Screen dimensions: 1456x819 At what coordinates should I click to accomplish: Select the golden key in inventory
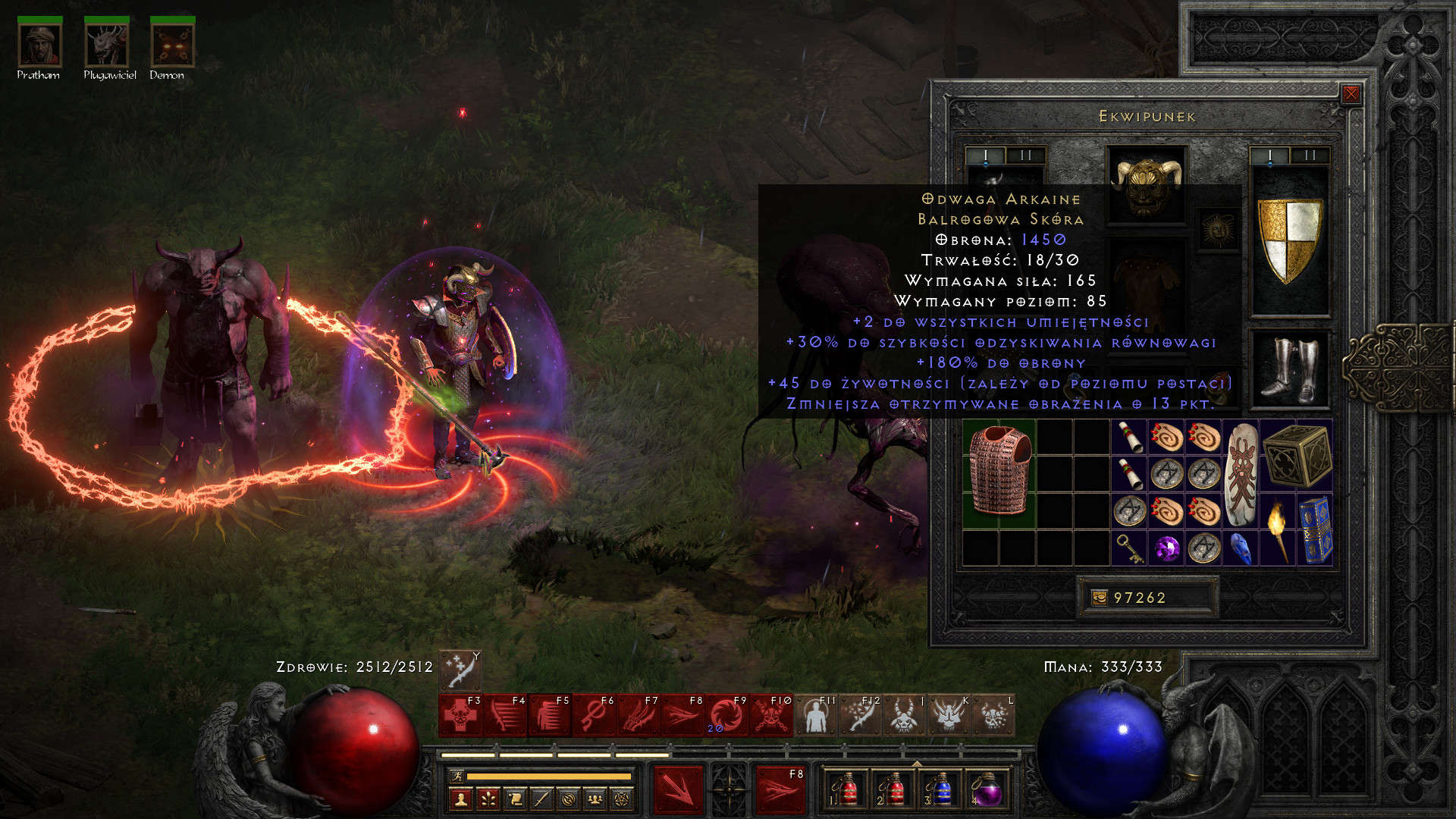pyautogui.click(x=1129, y=548)
